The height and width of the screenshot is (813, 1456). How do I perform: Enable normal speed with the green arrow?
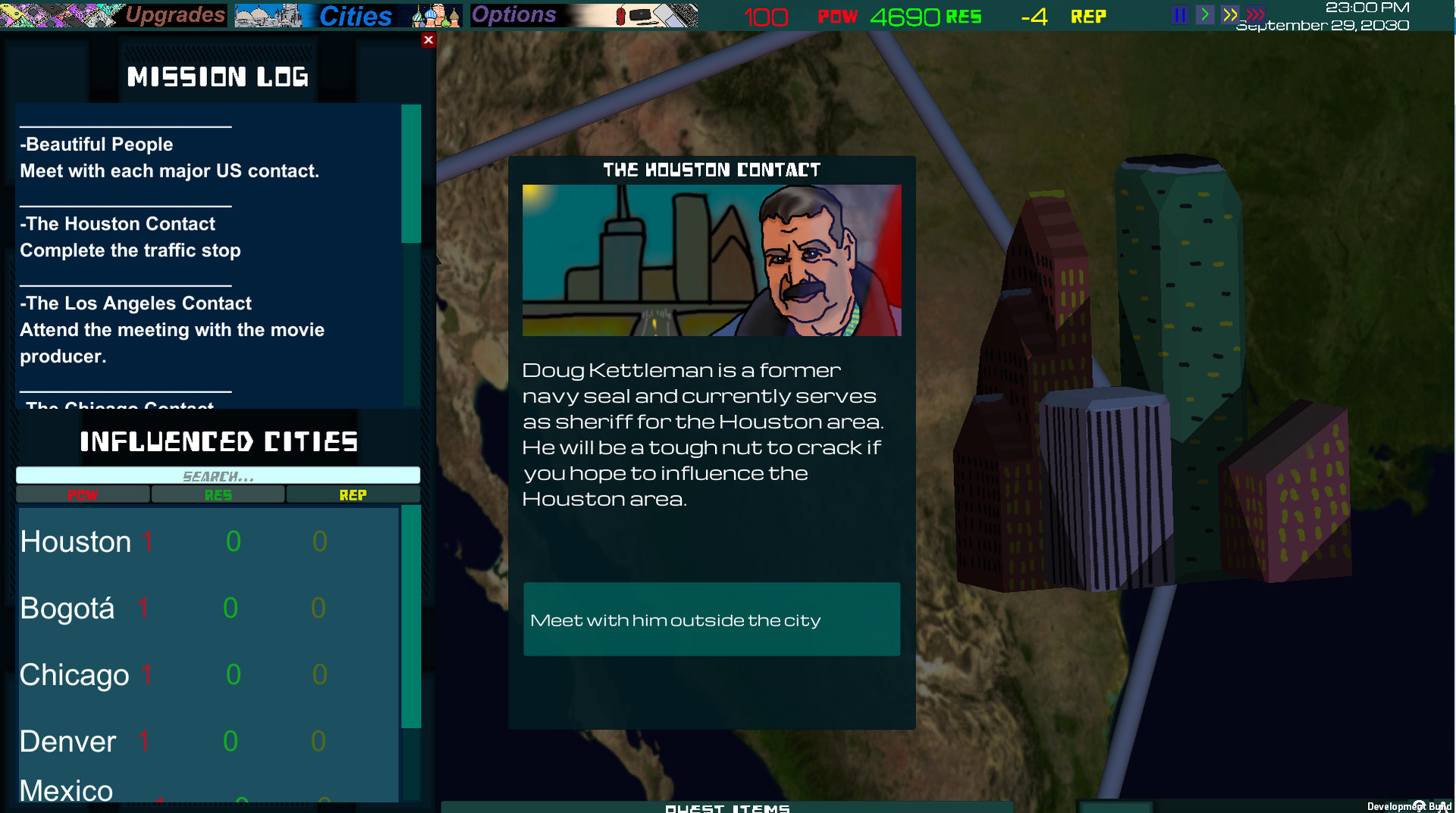pos(1204,14)
